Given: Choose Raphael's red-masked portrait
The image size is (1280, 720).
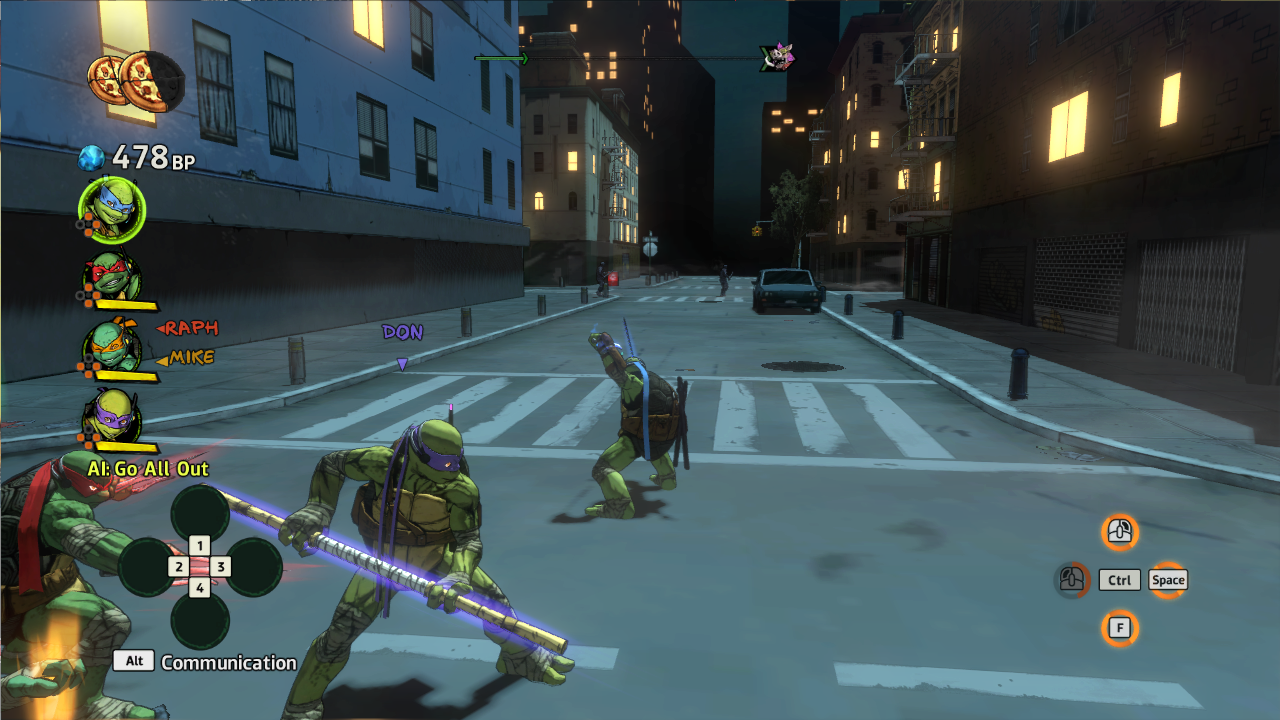Looking at the screenshot, I should coord(112,277).
